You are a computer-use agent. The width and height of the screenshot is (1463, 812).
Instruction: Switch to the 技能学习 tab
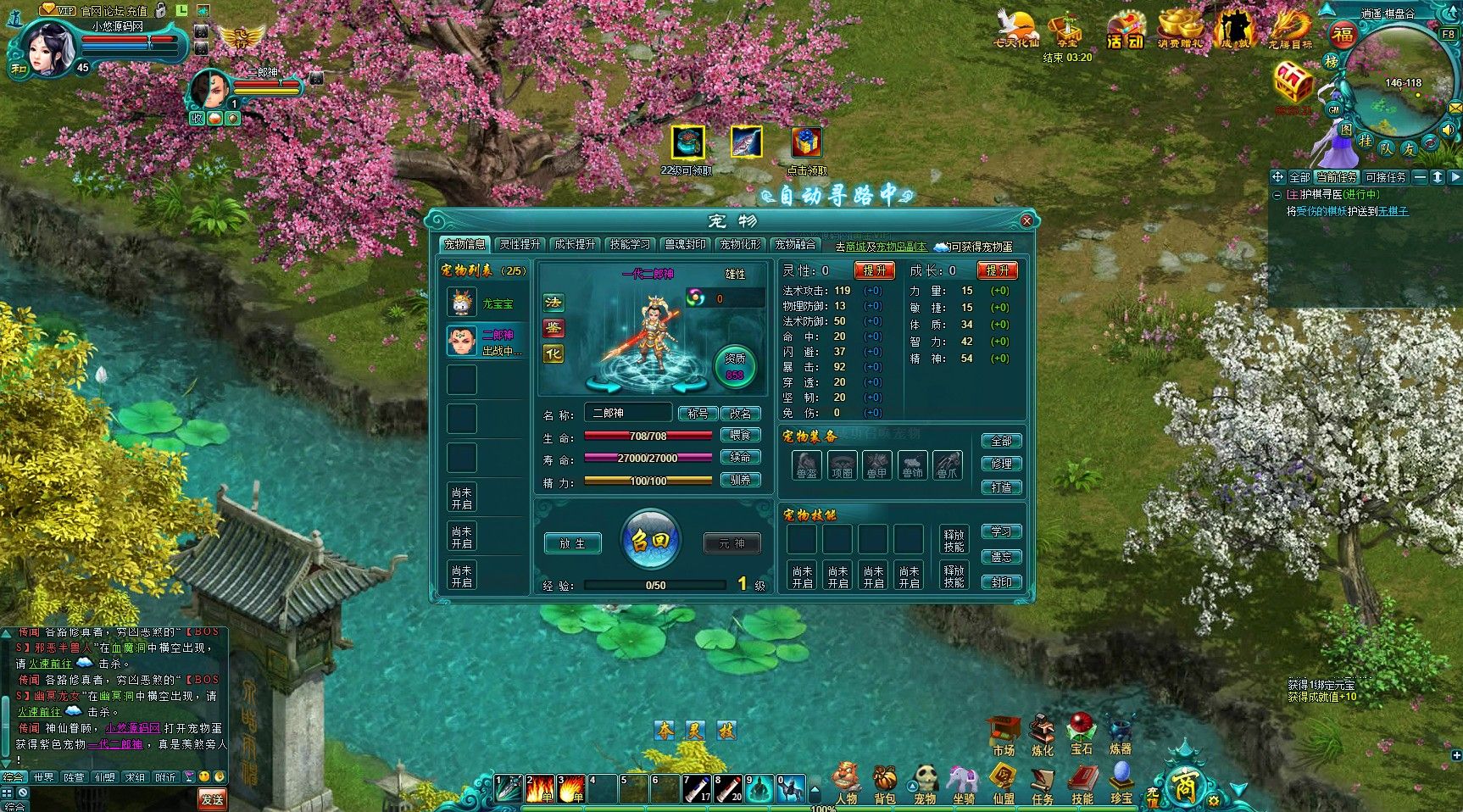click(631, 243)
